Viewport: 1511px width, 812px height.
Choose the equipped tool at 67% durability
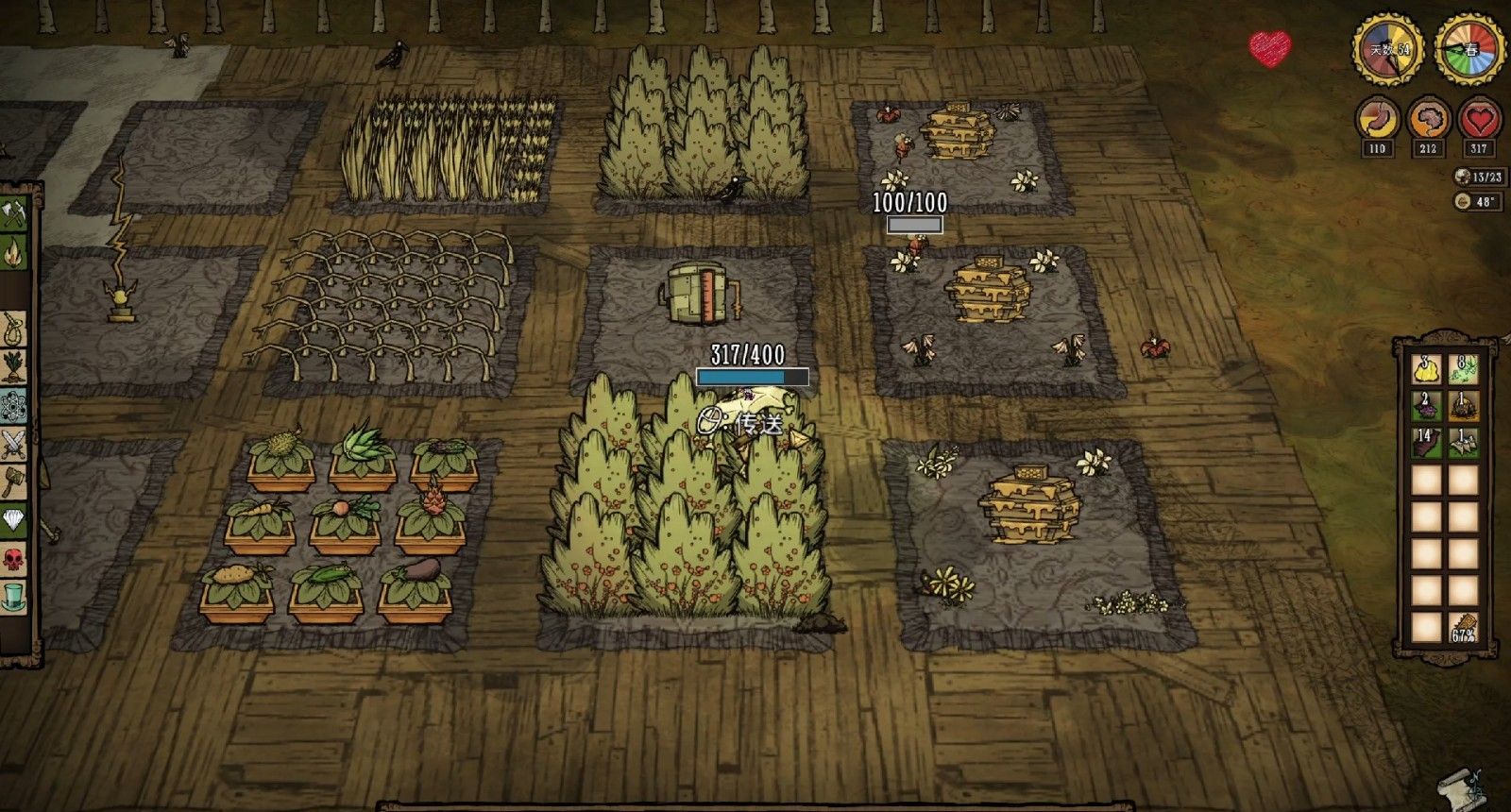tap(1463, 628)
